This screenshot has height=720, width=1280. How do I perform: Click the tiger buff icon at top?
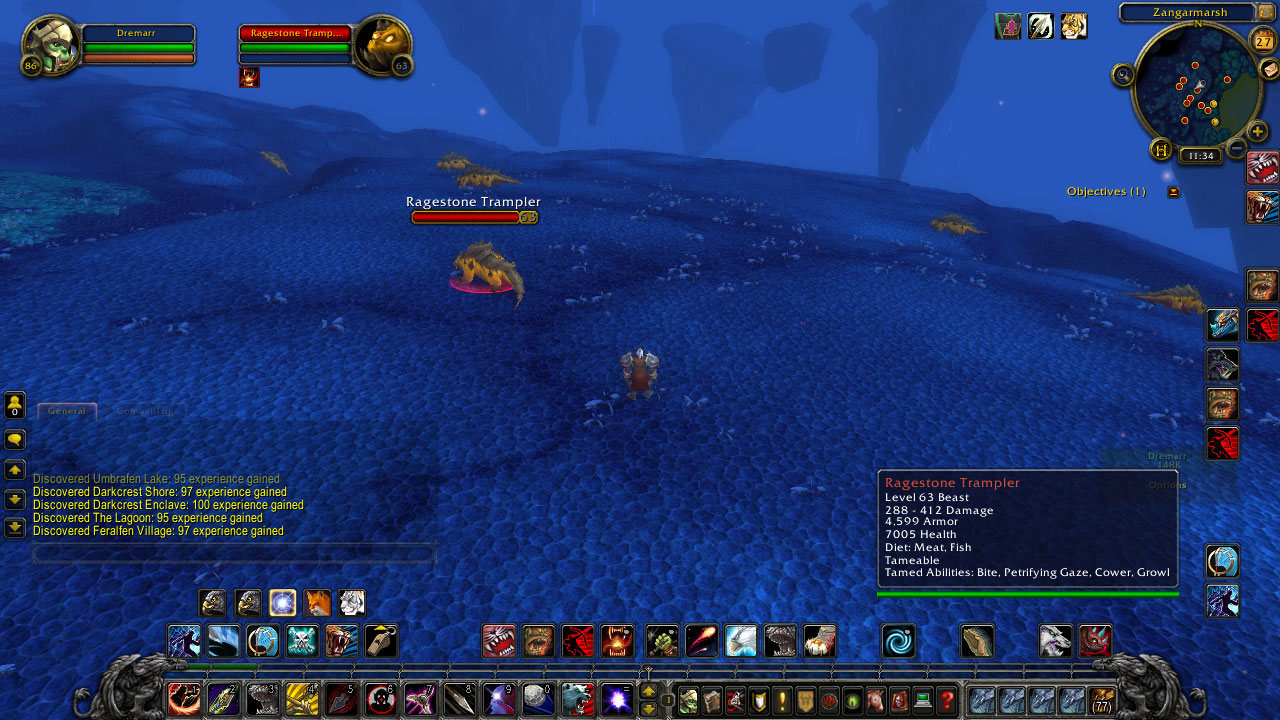point(1074,26)
